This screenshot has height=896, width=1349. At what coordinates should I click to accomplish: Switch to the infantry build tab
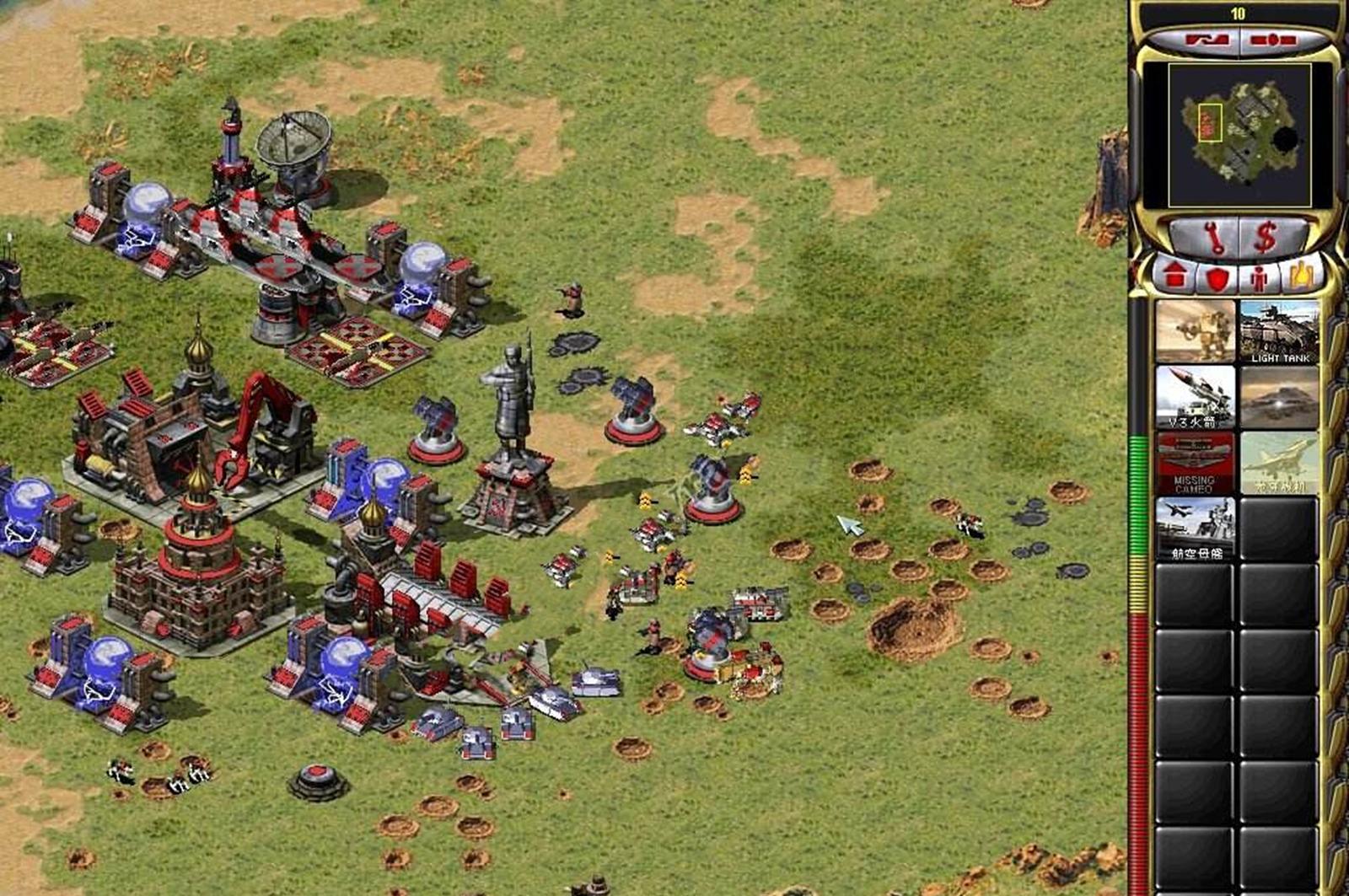(x=1259, y=277)
